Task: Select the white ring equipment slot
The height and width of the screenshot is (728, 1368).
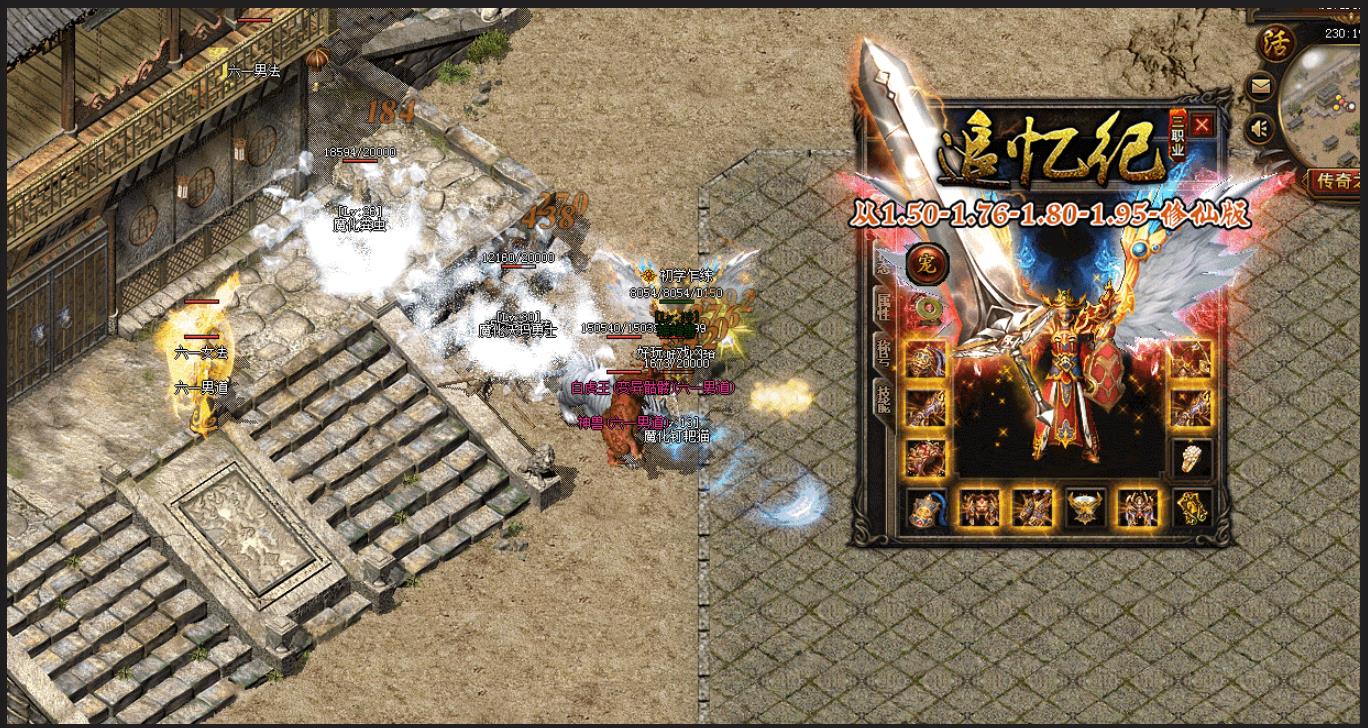Action: pos(1191,458)
